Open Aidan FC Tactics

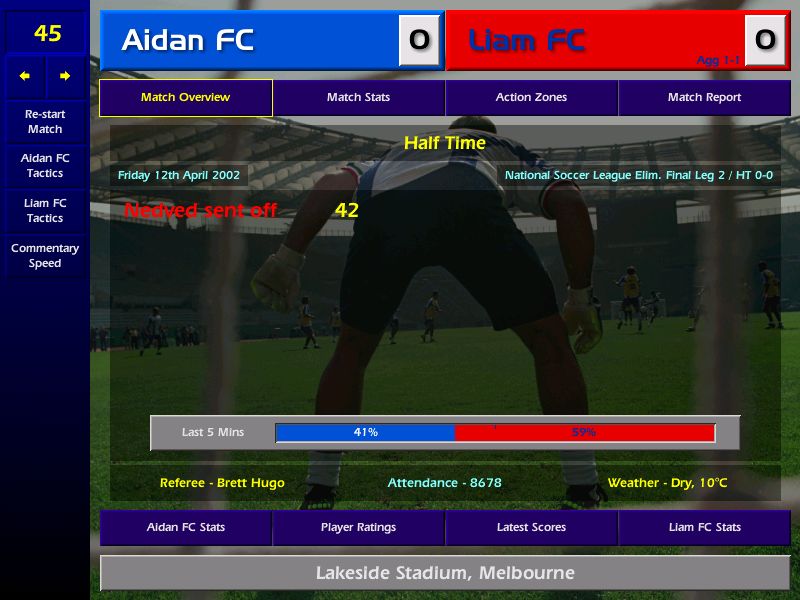click(45, 165)
